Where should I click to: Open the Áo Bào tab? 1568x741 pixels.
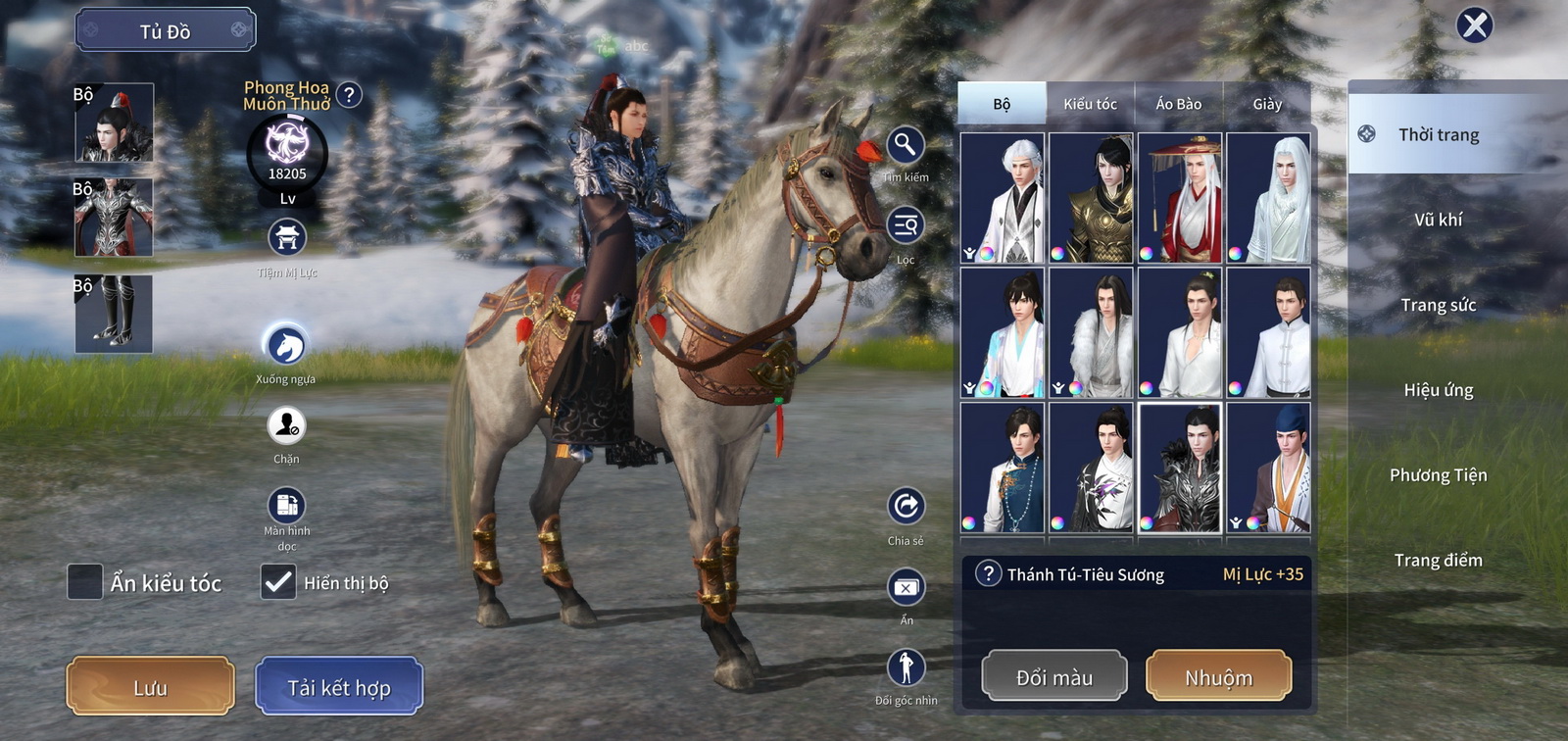pos(1178,104)
